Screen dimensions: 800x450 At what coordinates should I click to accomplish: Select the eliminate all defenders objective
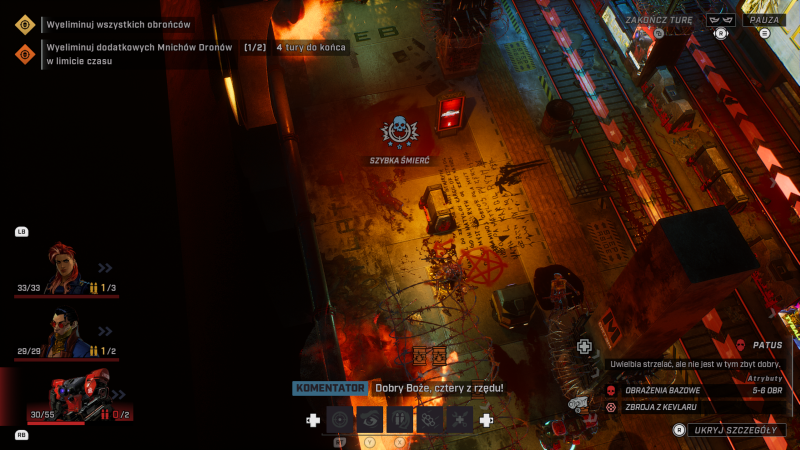118,24
